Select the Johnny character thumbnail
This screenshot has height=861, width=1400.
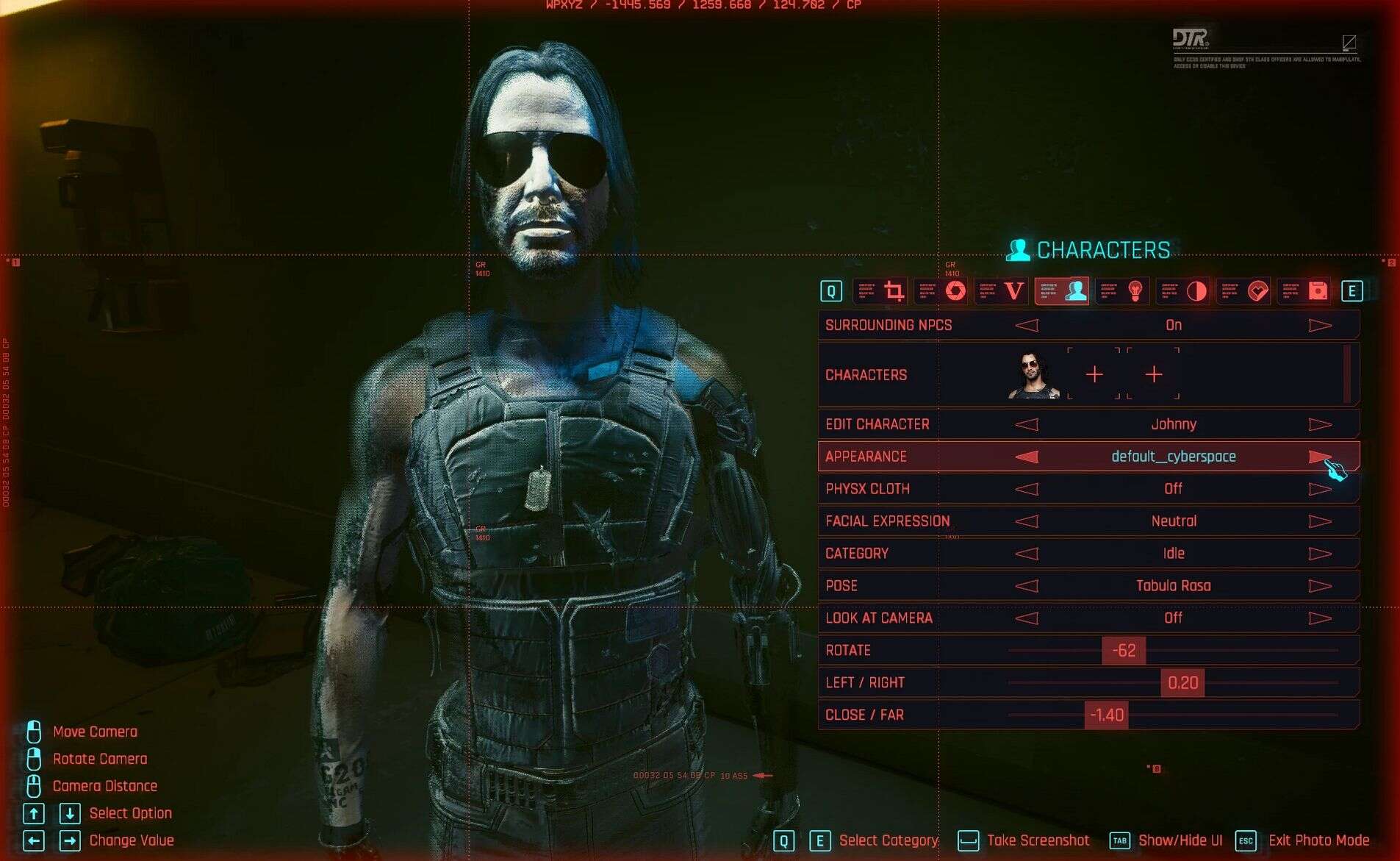point(1033,375)
